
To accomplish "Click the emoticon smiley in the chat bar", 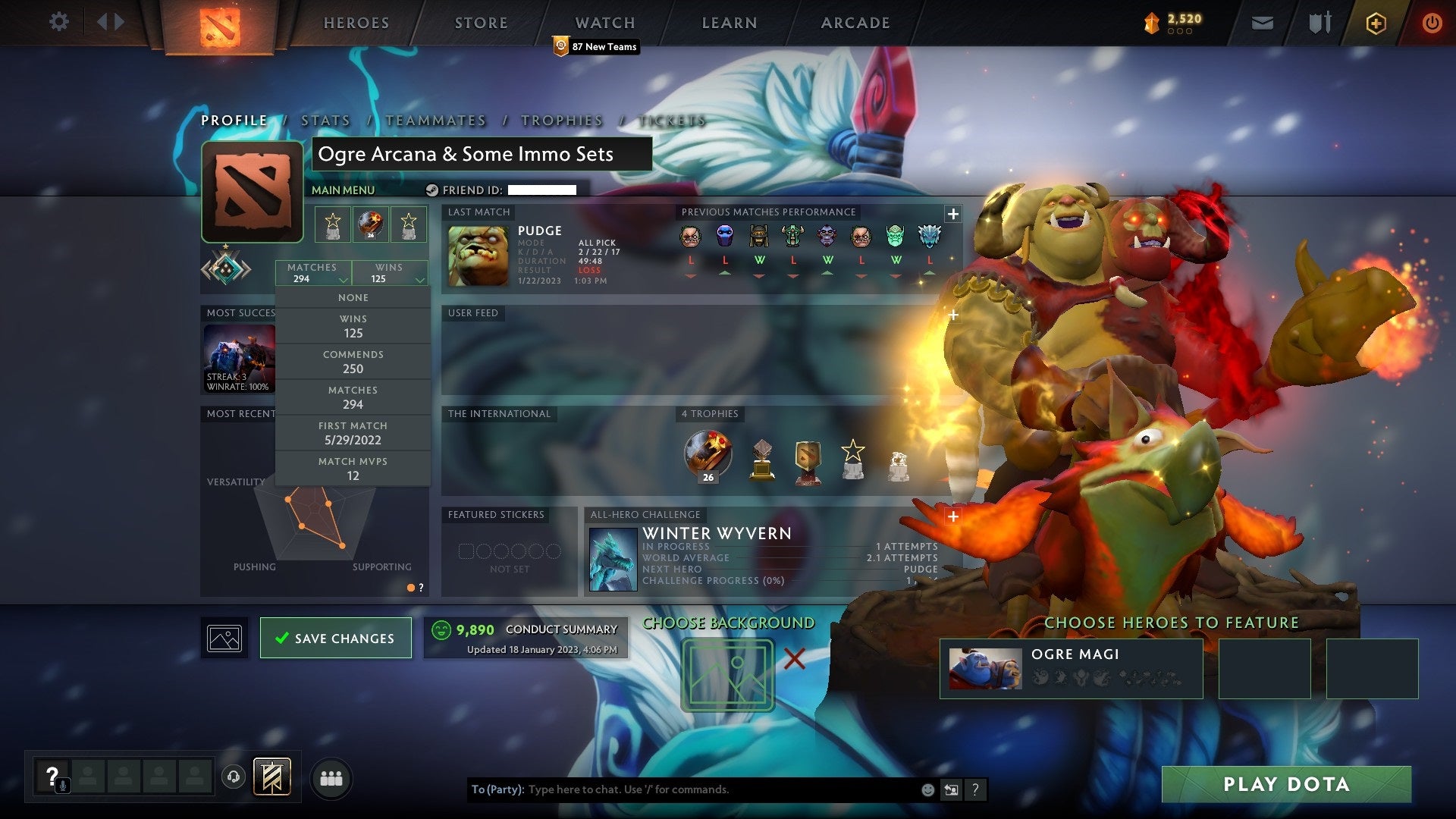I will pyautogui.click(x=928, y=789).
